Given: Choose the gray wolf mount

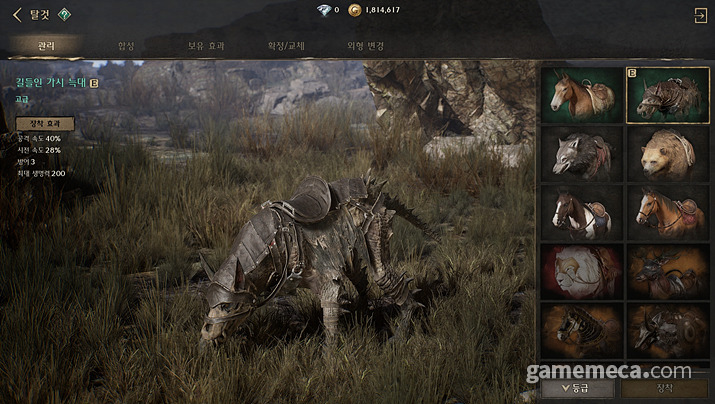Looking at the screenshot, I should pyautogui.click(x=581, y=153).
